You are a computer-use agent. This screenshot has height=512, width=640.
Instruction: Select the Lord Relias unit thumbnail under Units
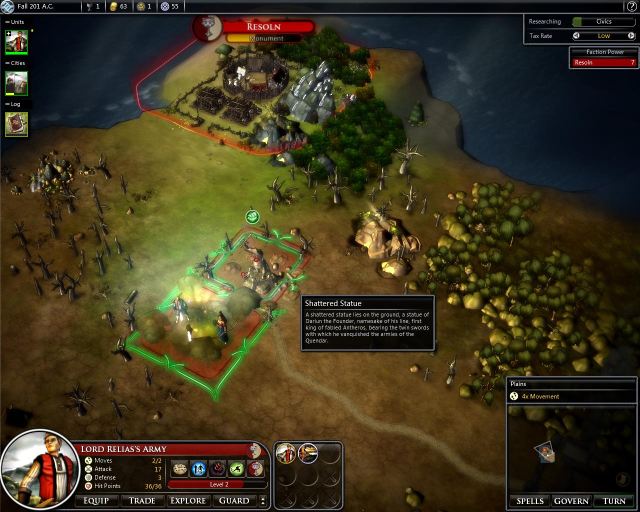(x=17, y=42)
